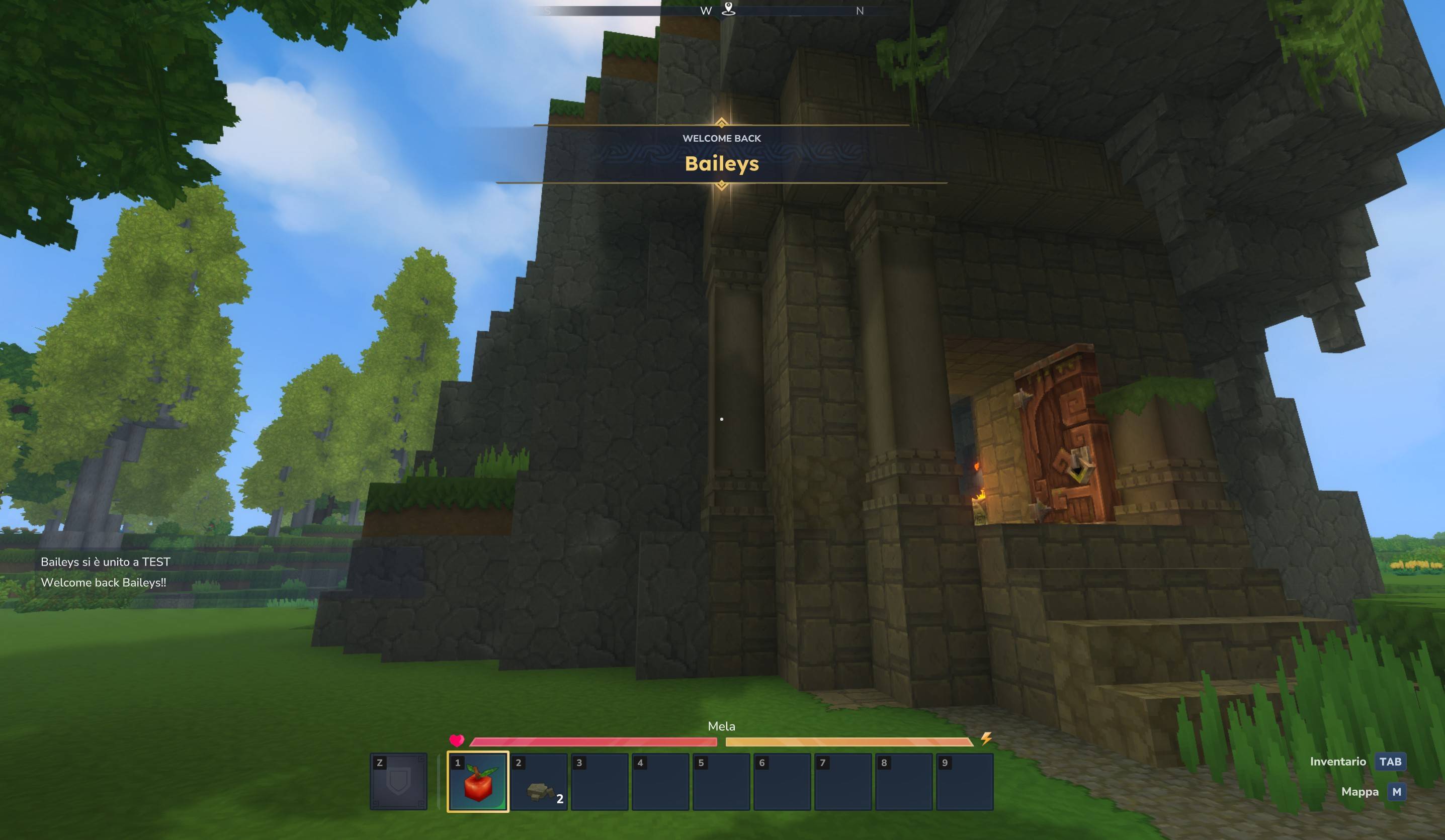Select the apple hotbar slot
Screen dimensions: 1445x840
pos(478,782)
